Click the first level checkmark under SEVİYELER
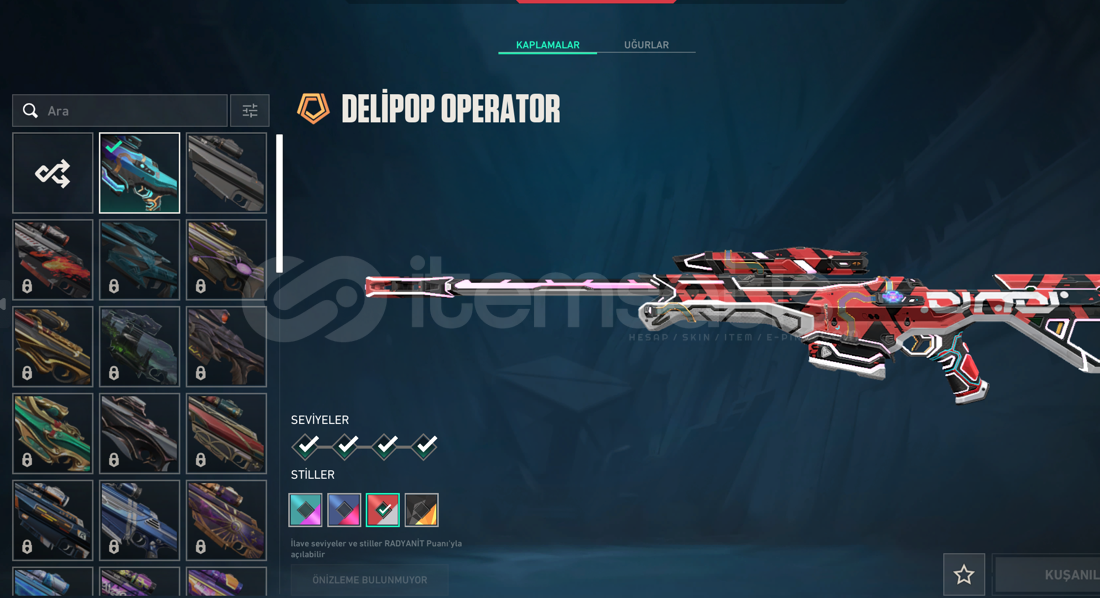 click(x=307, y=445)
